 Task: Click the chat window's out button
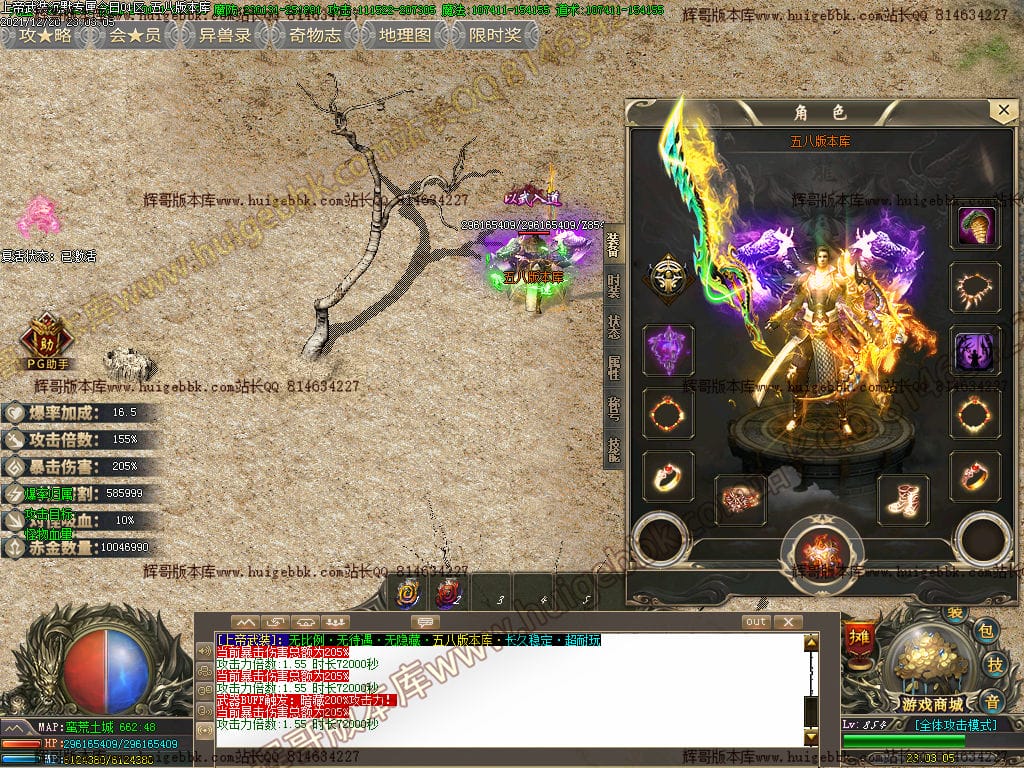pyautogui.click(x=756, y=622)
